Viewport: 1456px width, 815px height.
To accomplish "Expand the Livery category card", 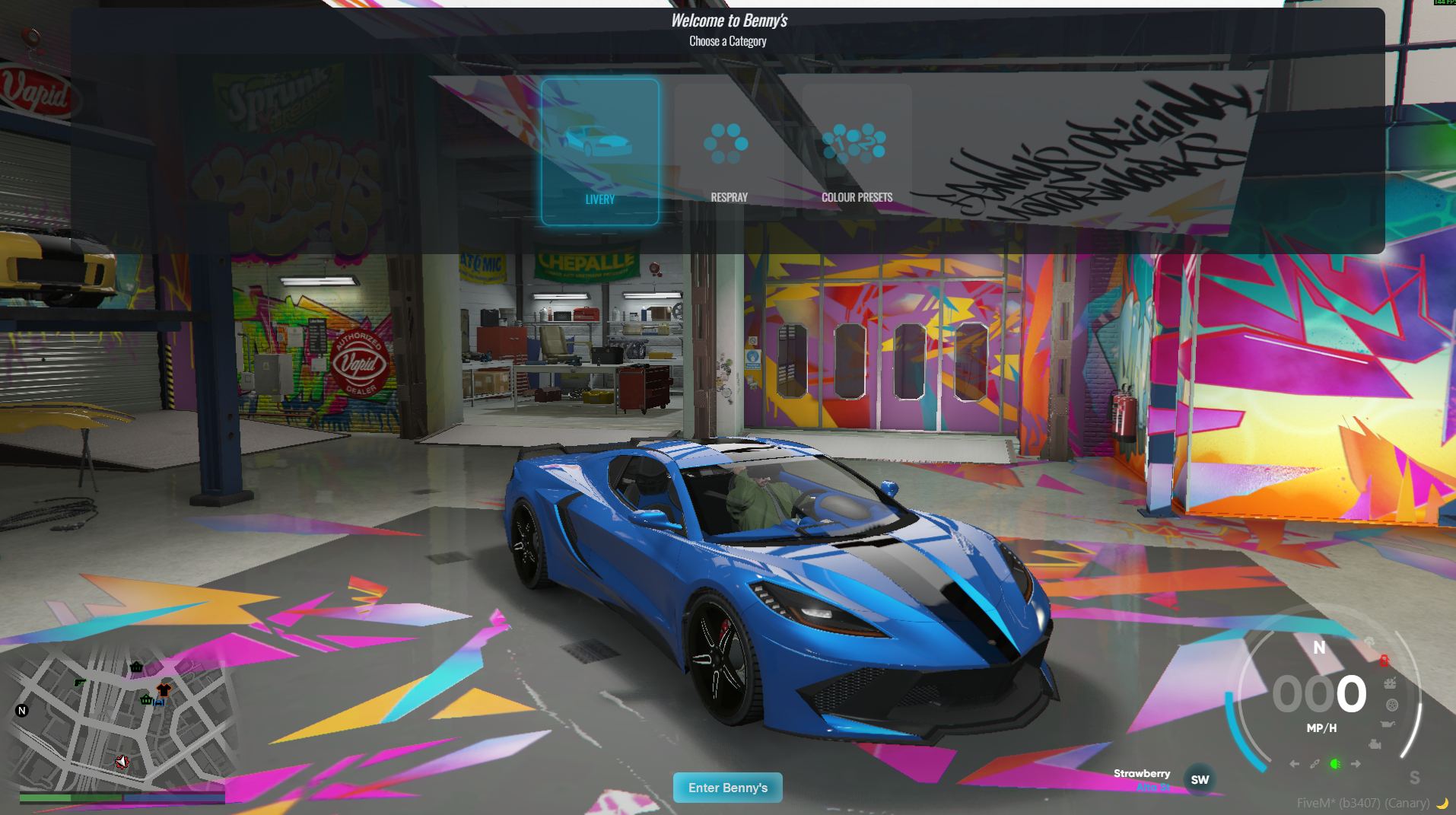I will tap(600, 152).
